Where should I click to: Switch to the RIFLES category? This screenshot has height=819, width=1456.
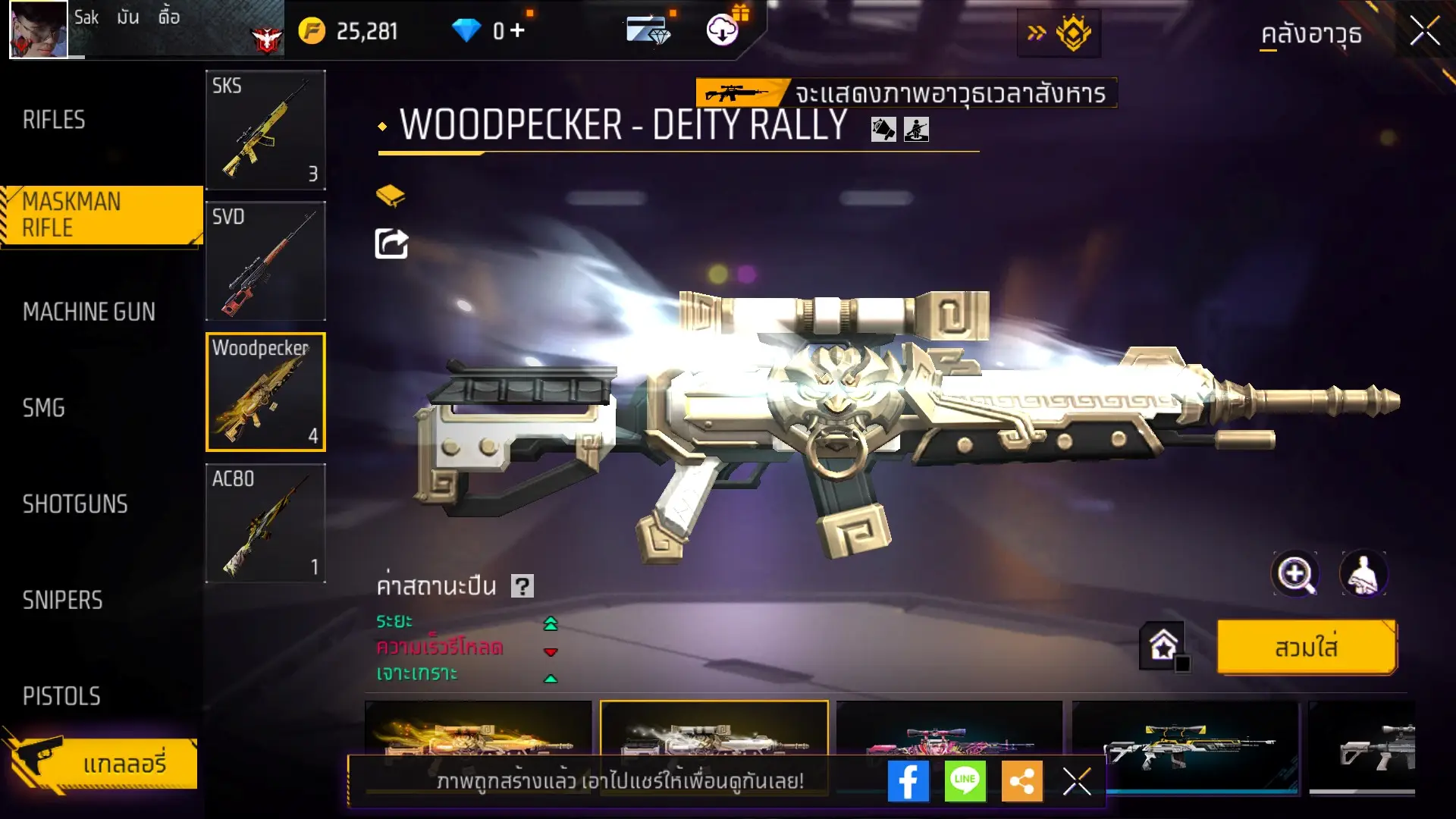coord(54,120)
